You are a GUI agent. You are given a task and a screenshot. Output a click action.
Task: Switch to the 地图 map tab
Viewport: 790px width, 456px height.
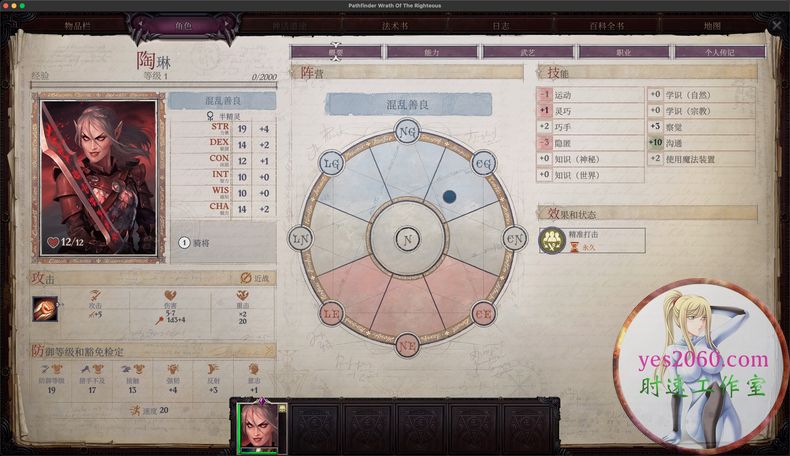[712, 24]
